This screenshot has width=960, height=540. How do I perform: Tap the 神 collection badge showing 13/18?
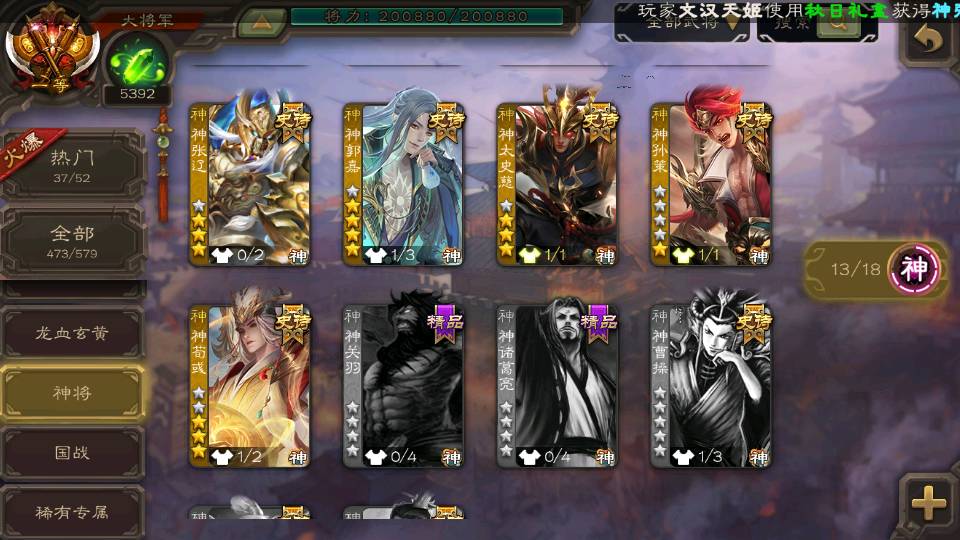[x=916, y=268]
